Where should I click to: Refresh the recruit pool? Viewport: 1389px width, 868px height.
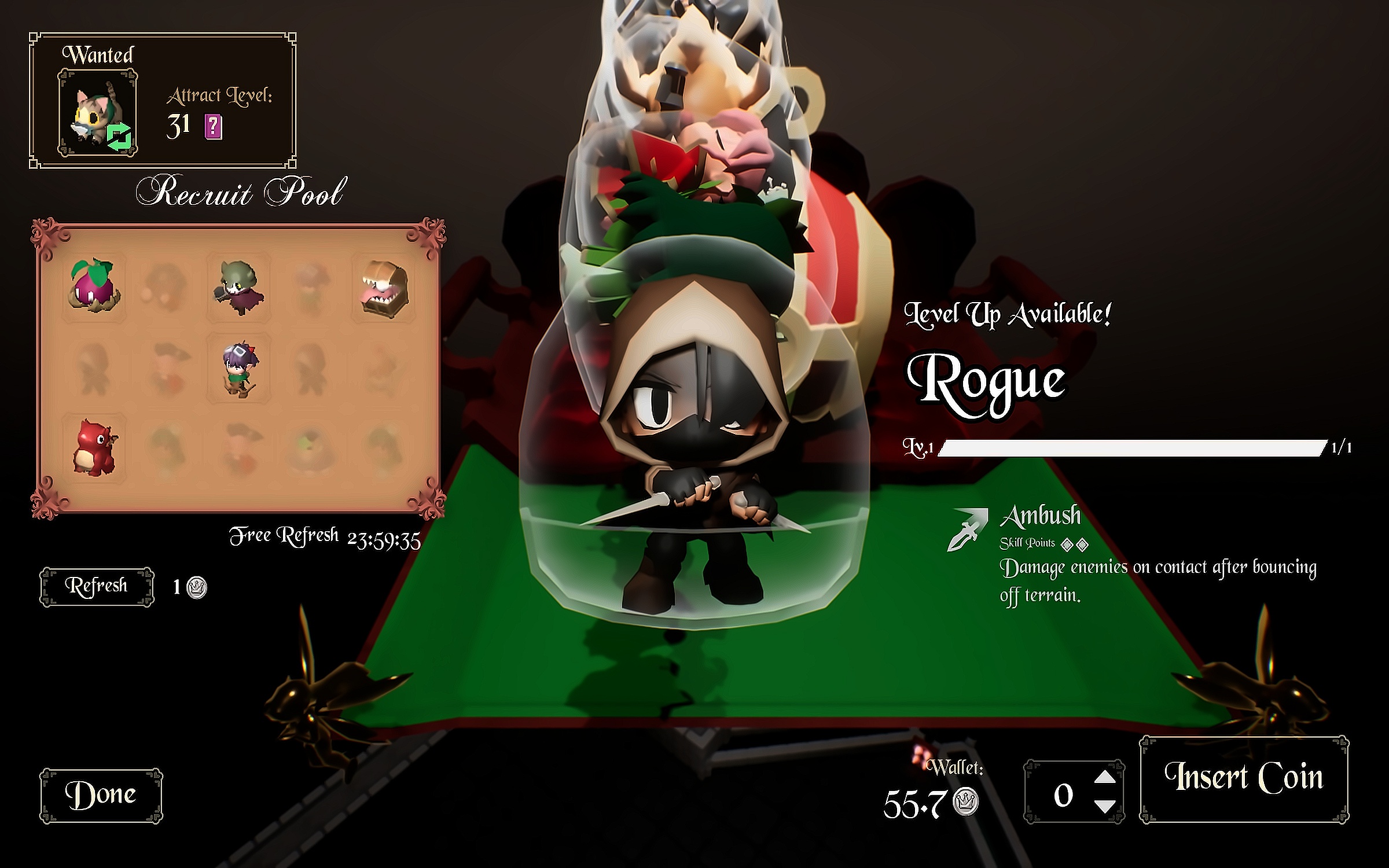point(97,586)
